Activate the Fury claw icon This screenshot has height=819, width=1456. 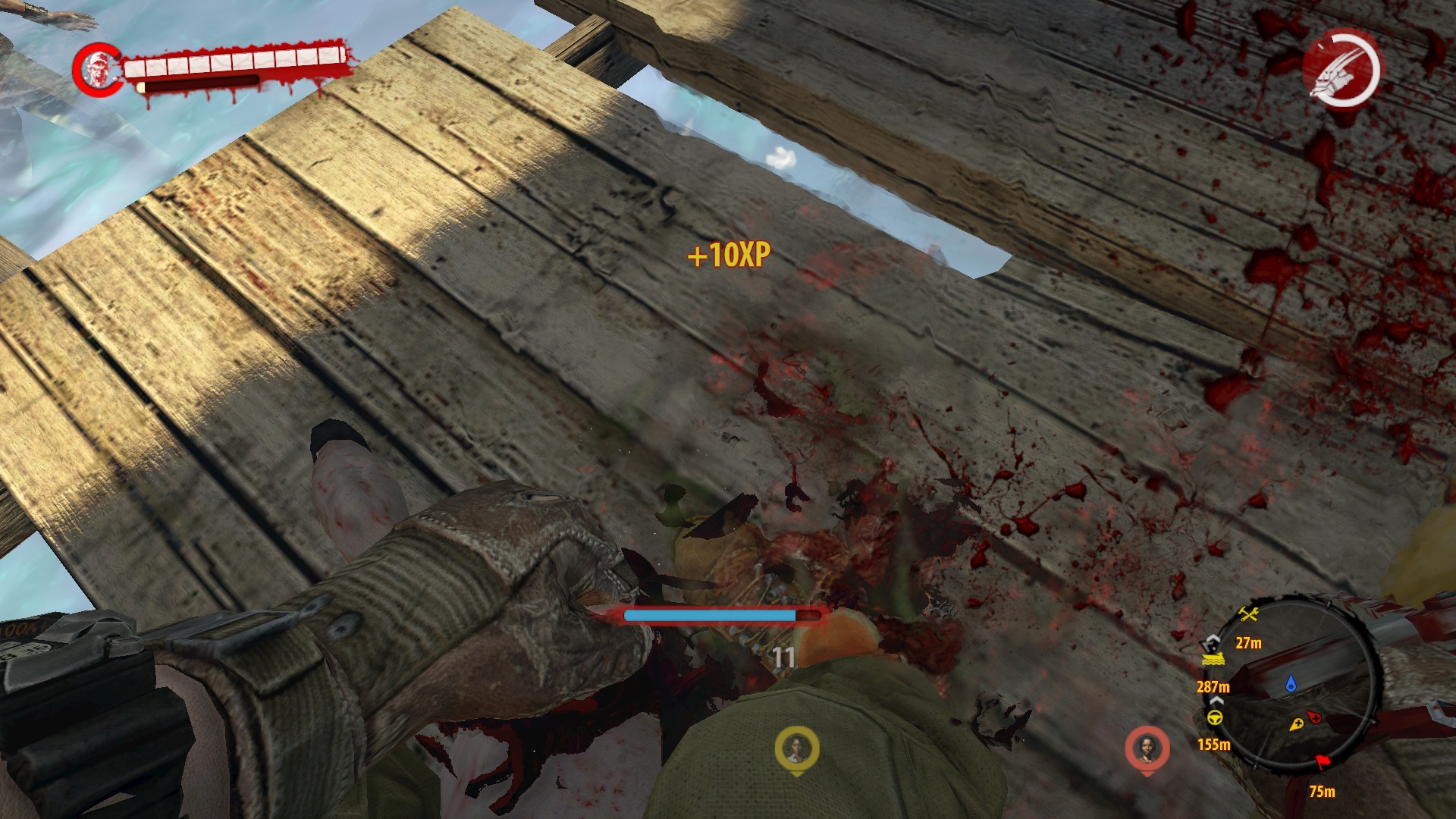[1342, 70]
